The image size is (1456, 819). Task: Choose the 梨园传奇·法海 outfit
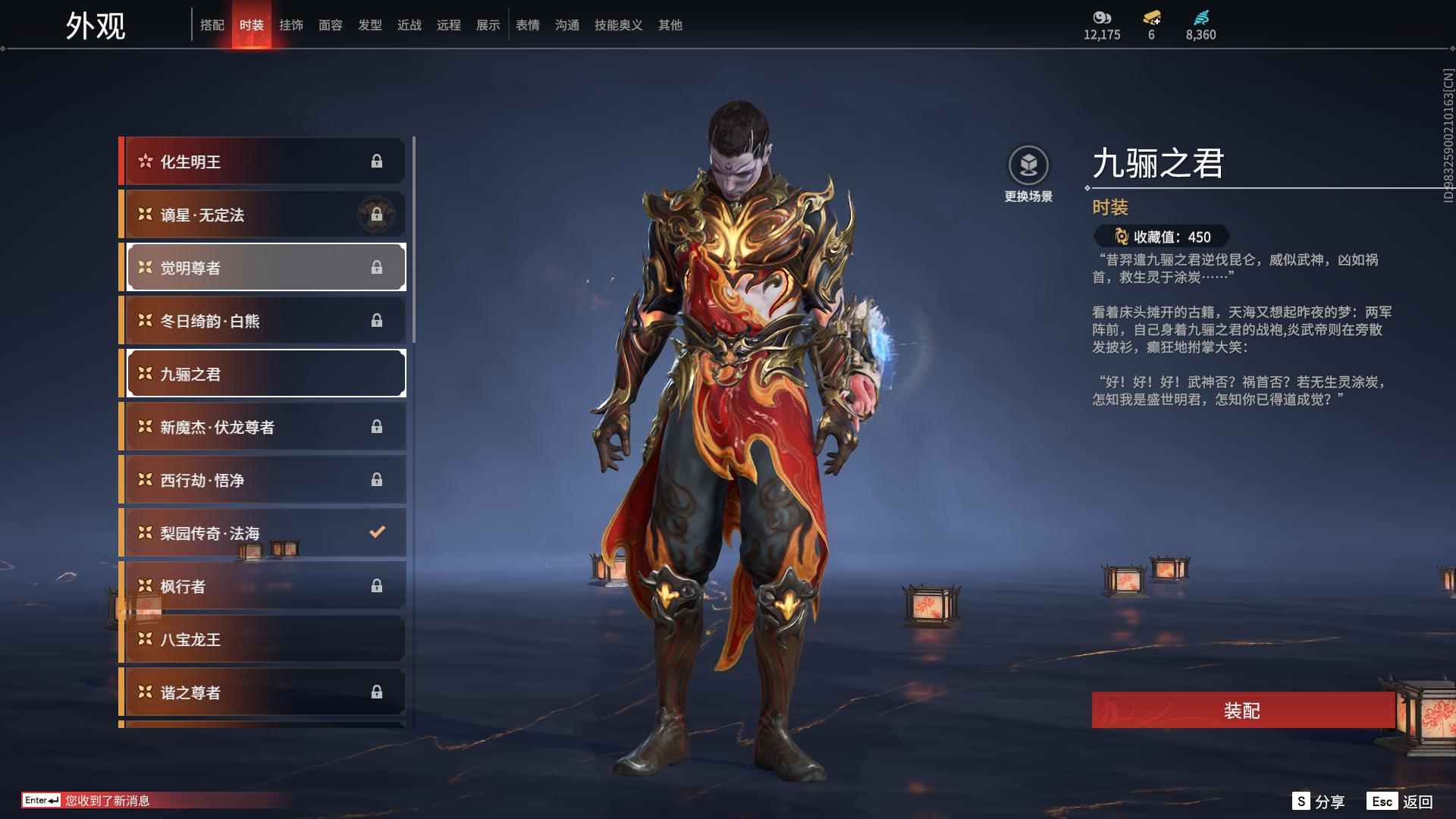click(x=264, y=533)
